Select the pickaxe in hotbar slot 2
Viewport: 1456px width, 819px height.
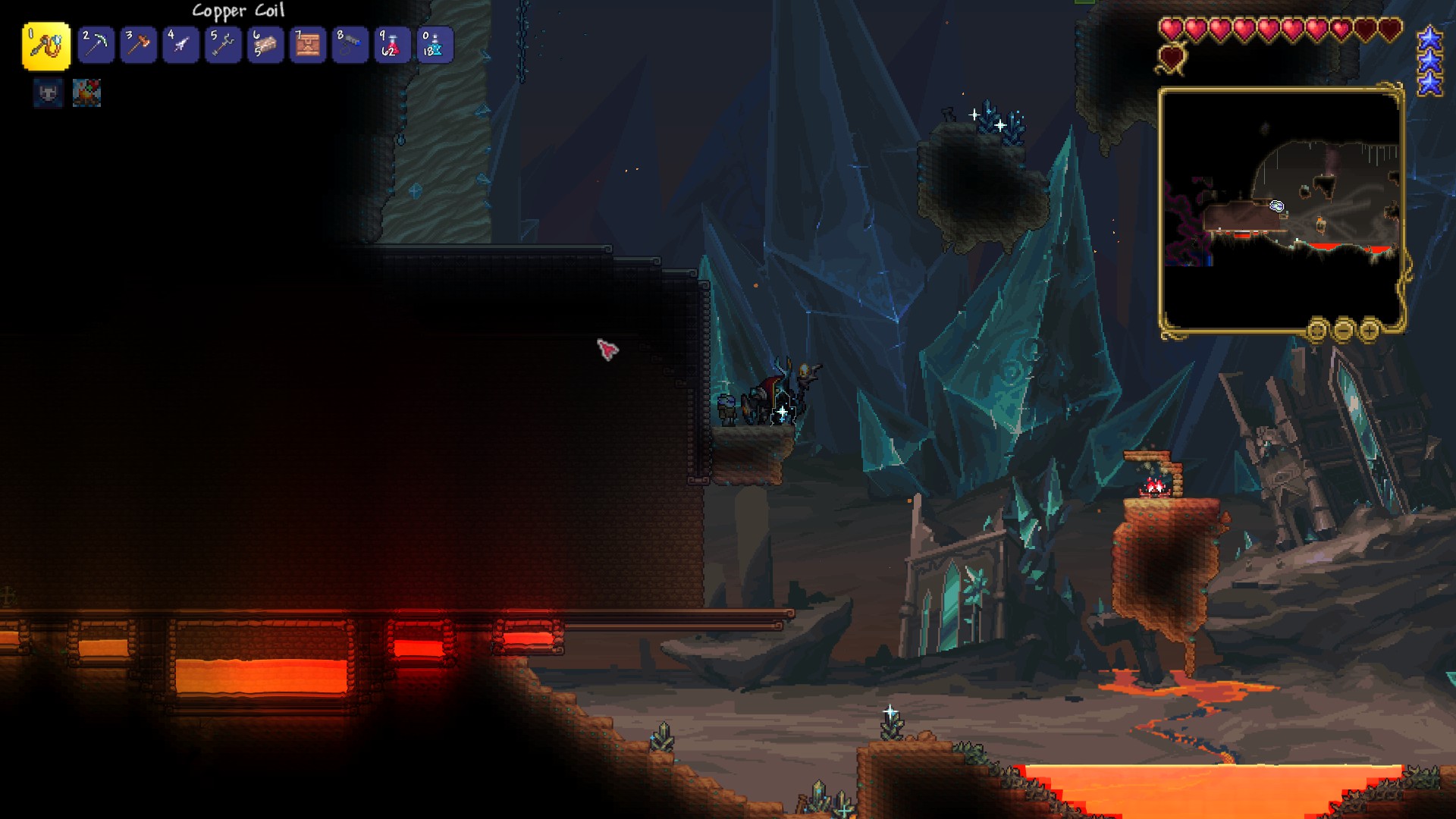96,45
